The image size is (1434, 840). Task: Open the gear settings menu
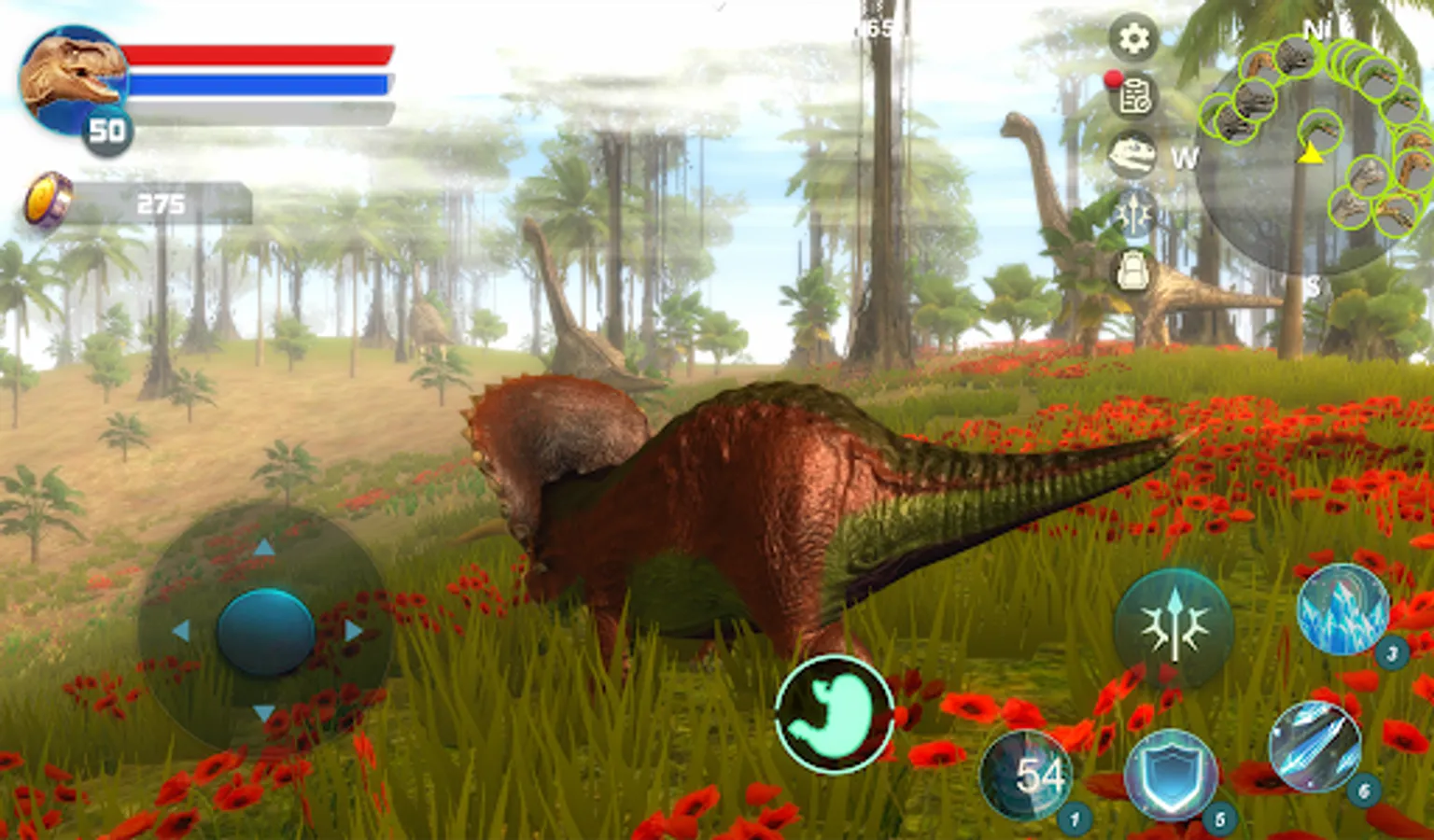click(1133, 38)
